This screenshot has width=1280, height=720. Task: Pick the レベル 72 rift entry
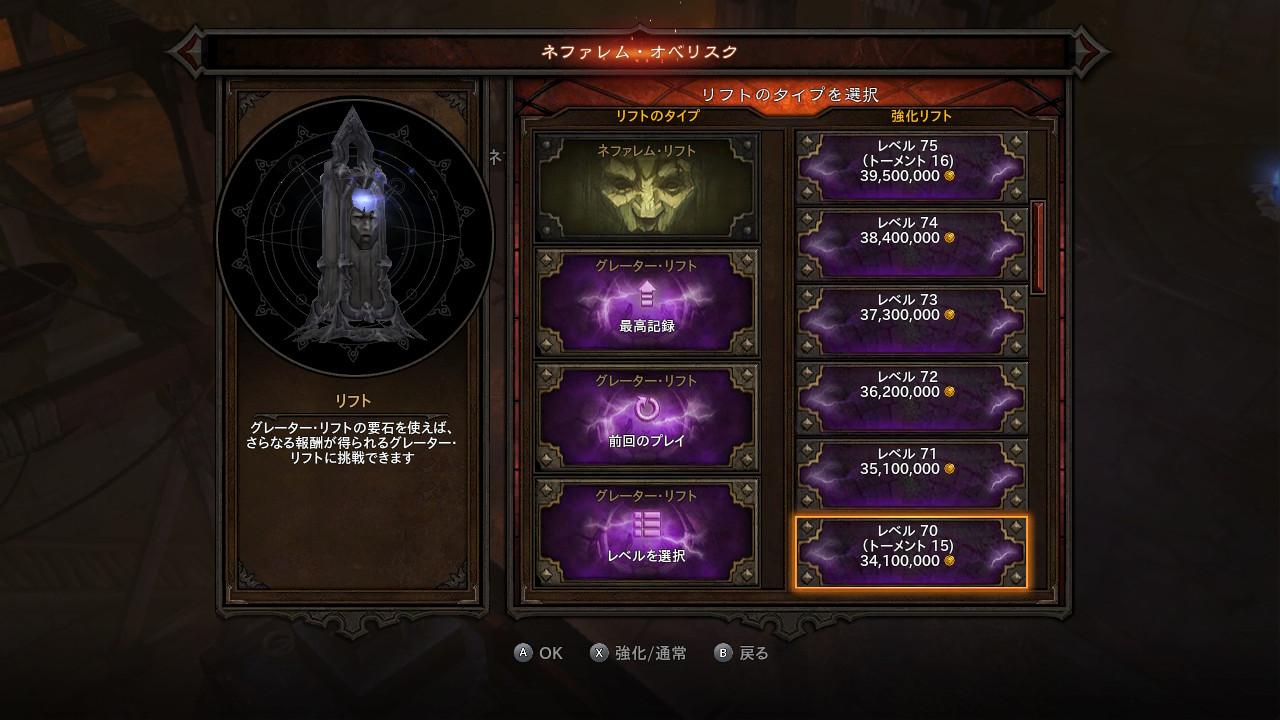[x=911, y=398]
